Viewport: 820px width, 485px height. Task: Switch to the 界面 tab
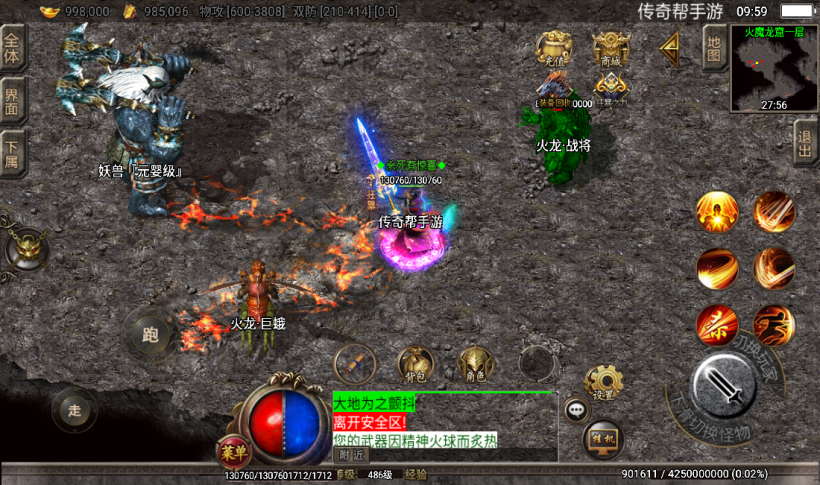(12, 100)
